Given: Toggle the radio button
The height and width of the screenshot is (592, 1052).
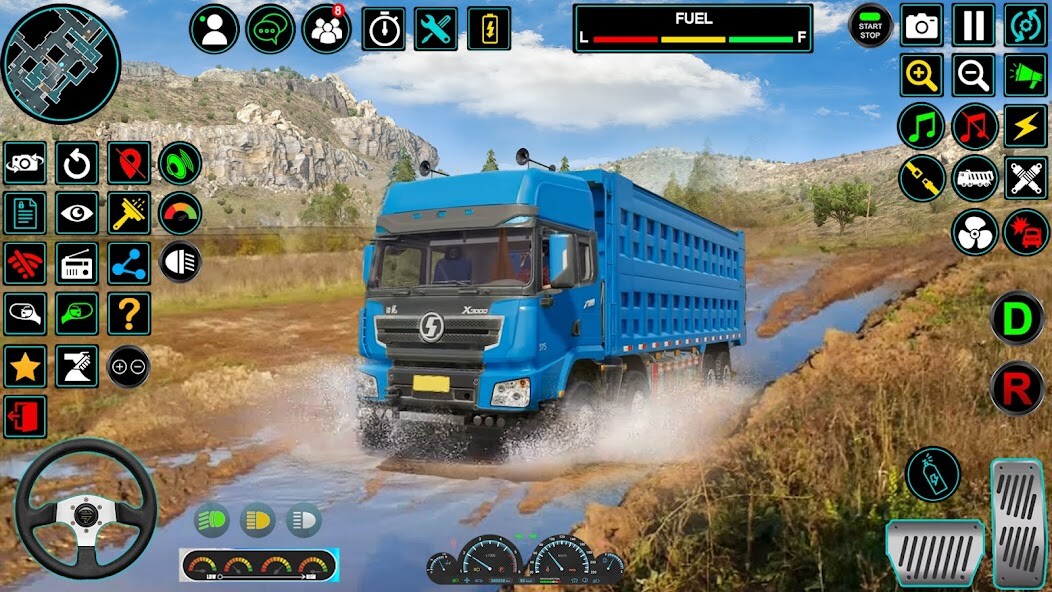Looking at the screenshot, I should point(77,264).
